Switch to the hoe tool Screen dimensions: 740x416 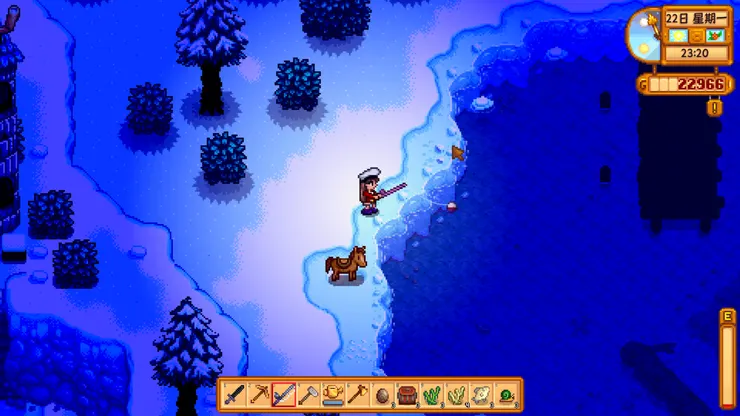click(308, 395)
